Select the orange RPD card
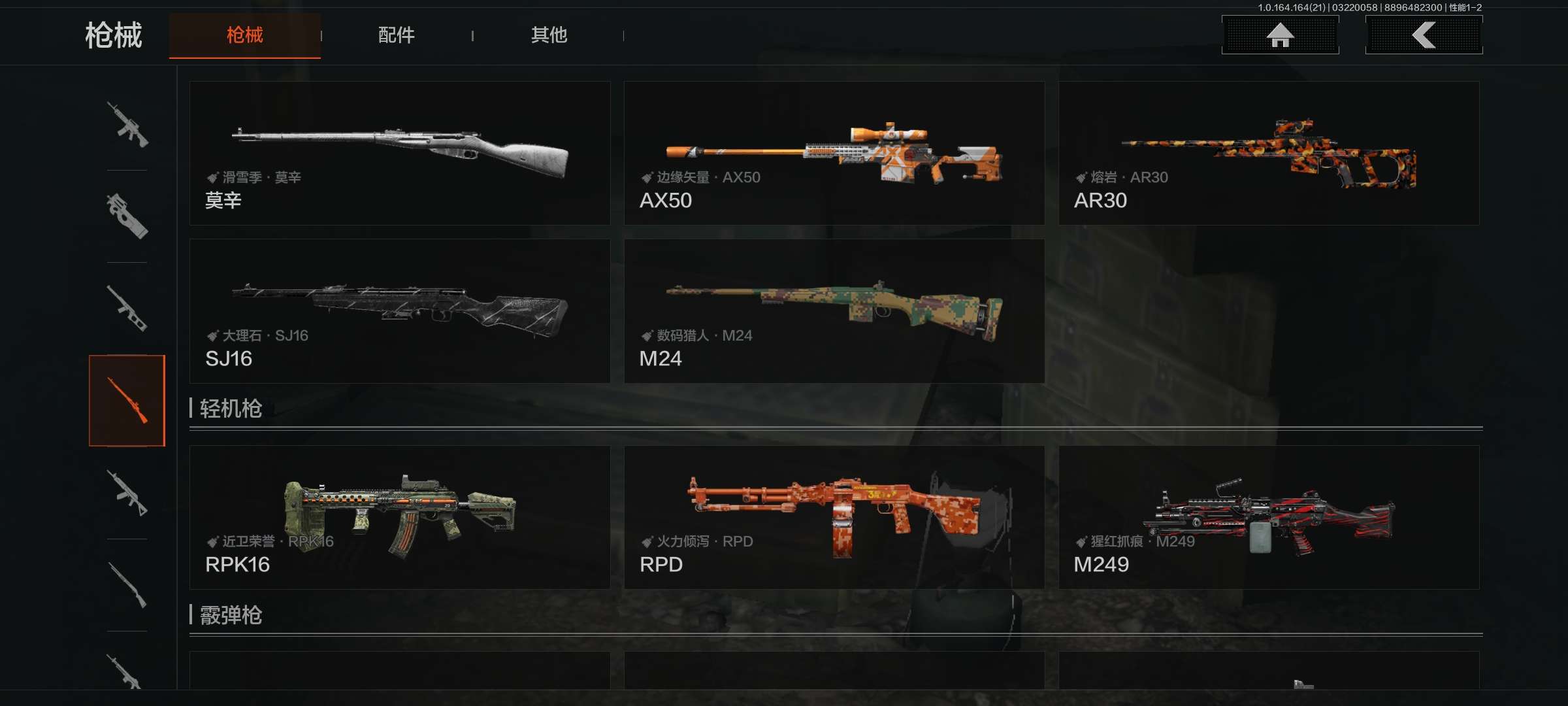Viewport: 1568px width, 706px height. [834, 517]
